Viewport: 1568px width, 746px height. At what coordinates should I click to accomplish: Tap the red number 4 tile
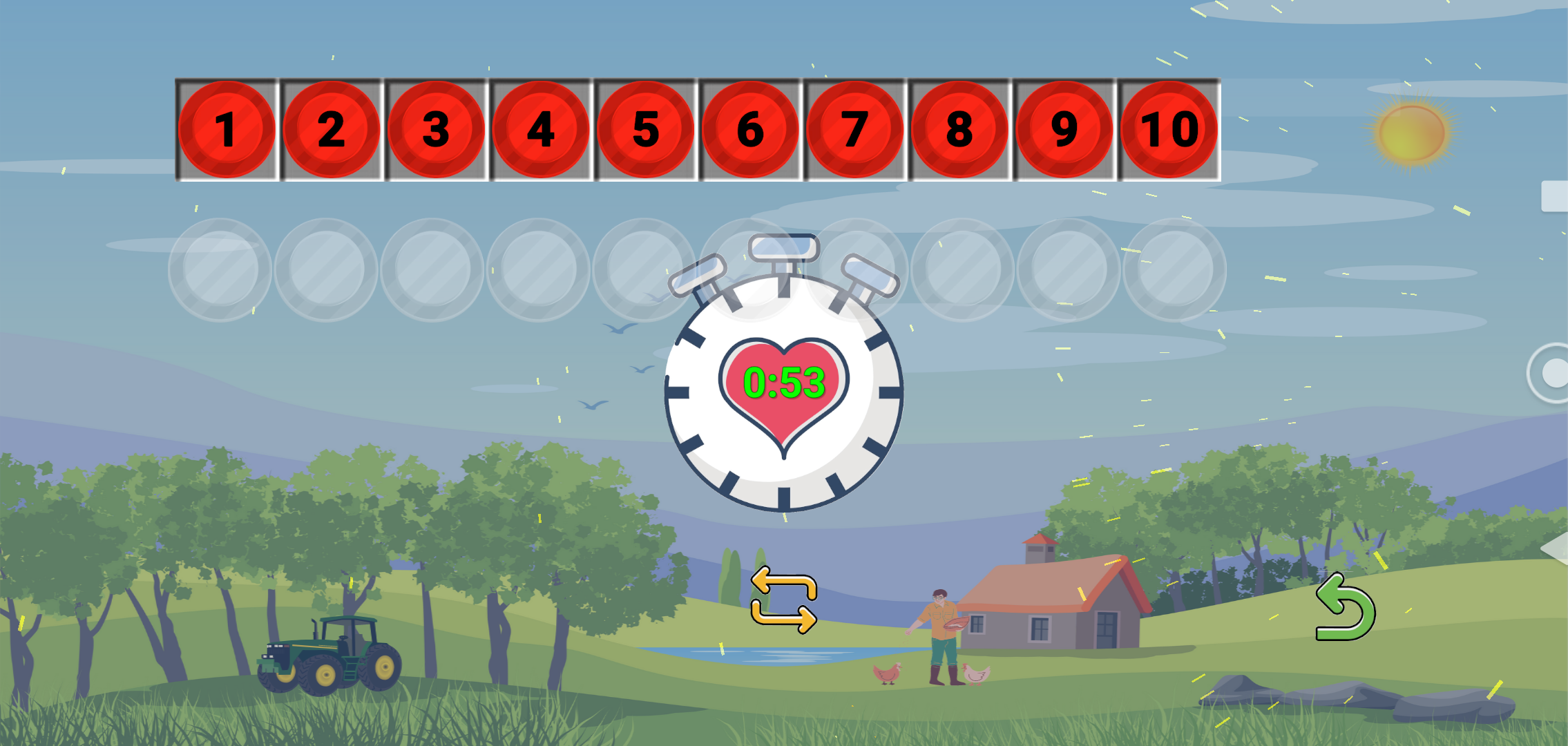[x=541, y=130]
